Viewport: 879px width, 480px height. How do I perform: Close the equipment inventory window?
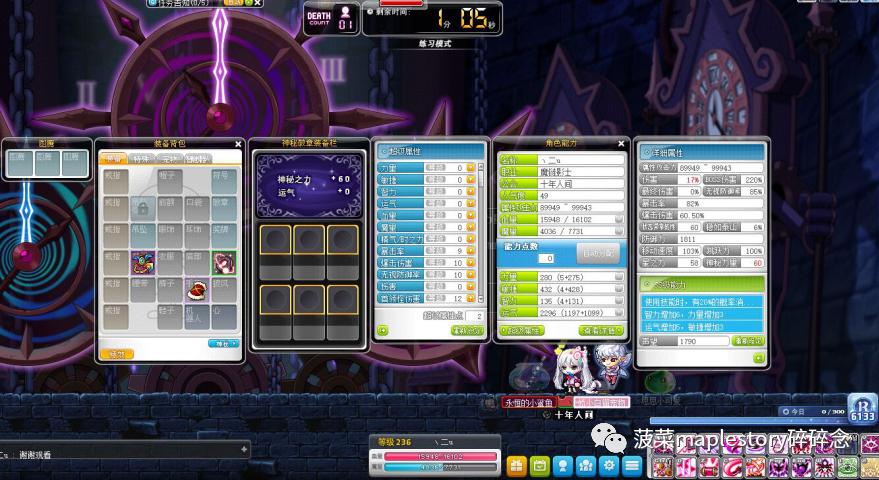[238, 144]
